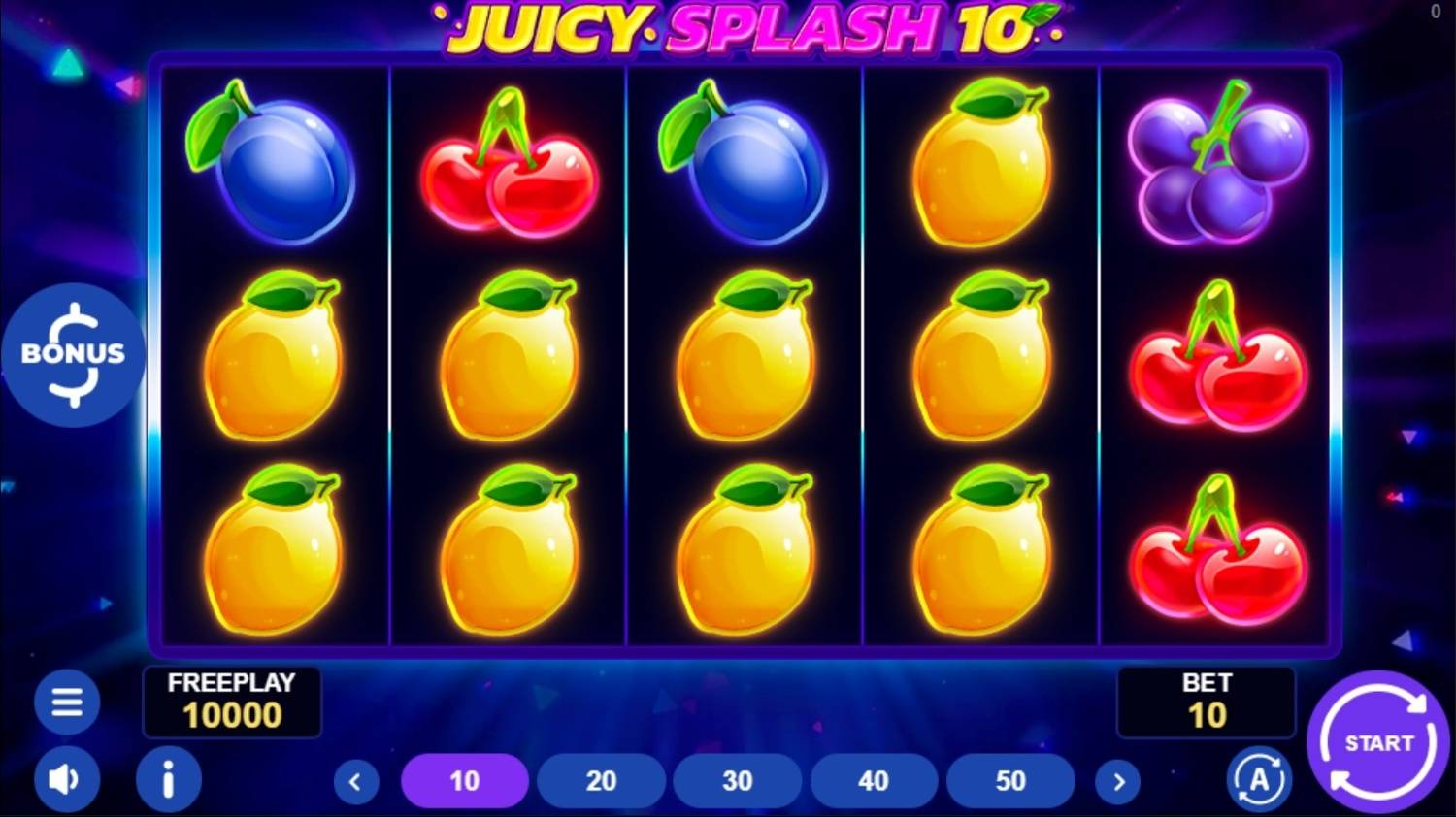Select bet amount 40
The image size is (1456, 817).
[x=874, y=780]
